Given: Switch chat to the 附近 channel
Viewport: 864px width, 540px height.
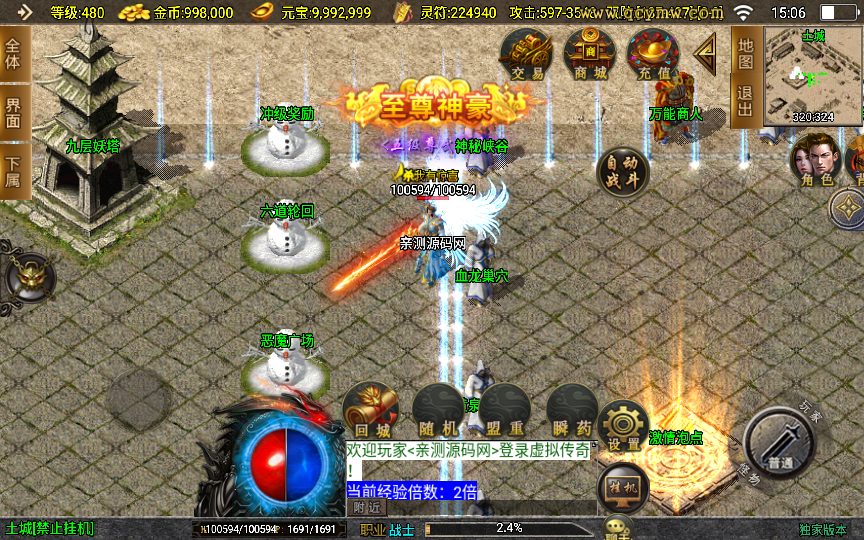Looking at the screenshot, I should [x=368, y=507].
